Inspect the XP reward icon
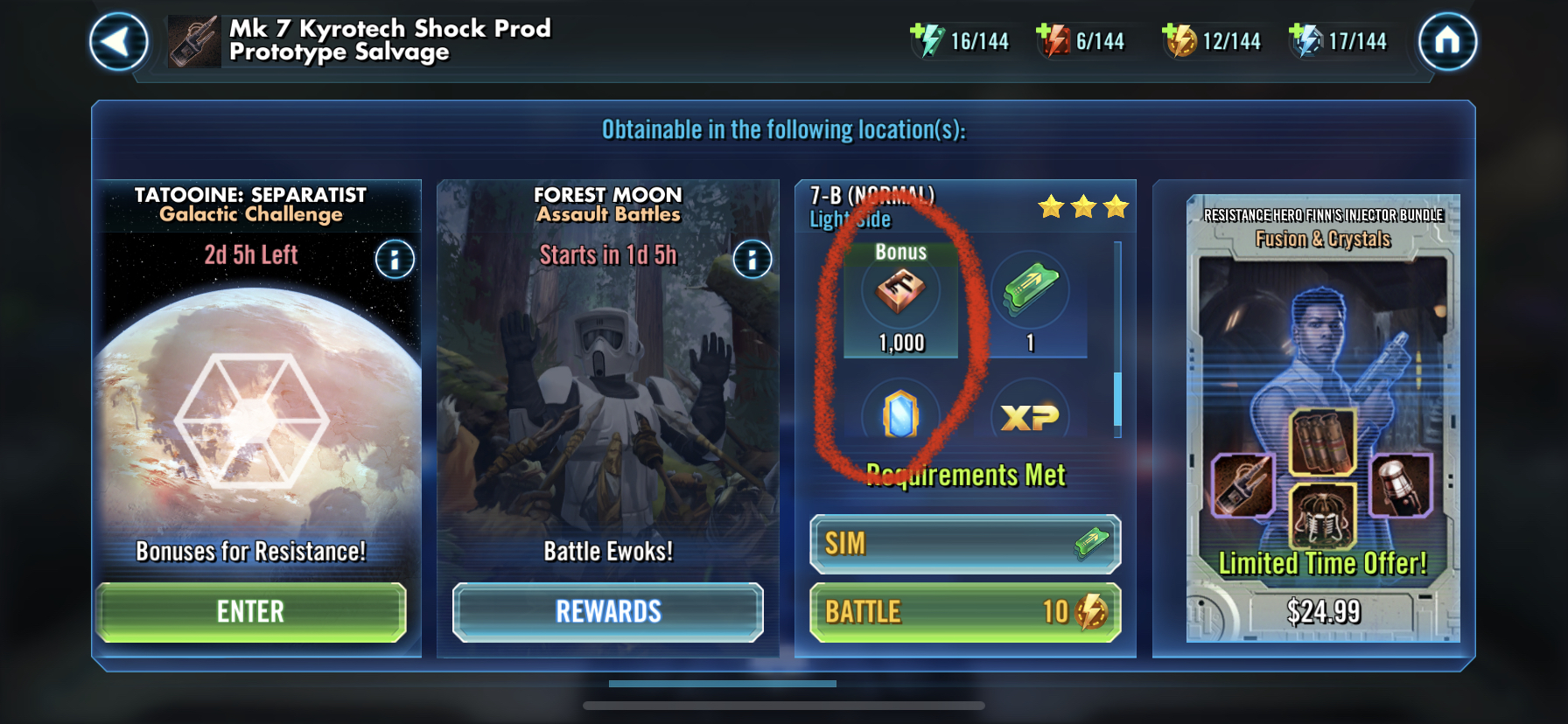 (x=1030, y=416)
